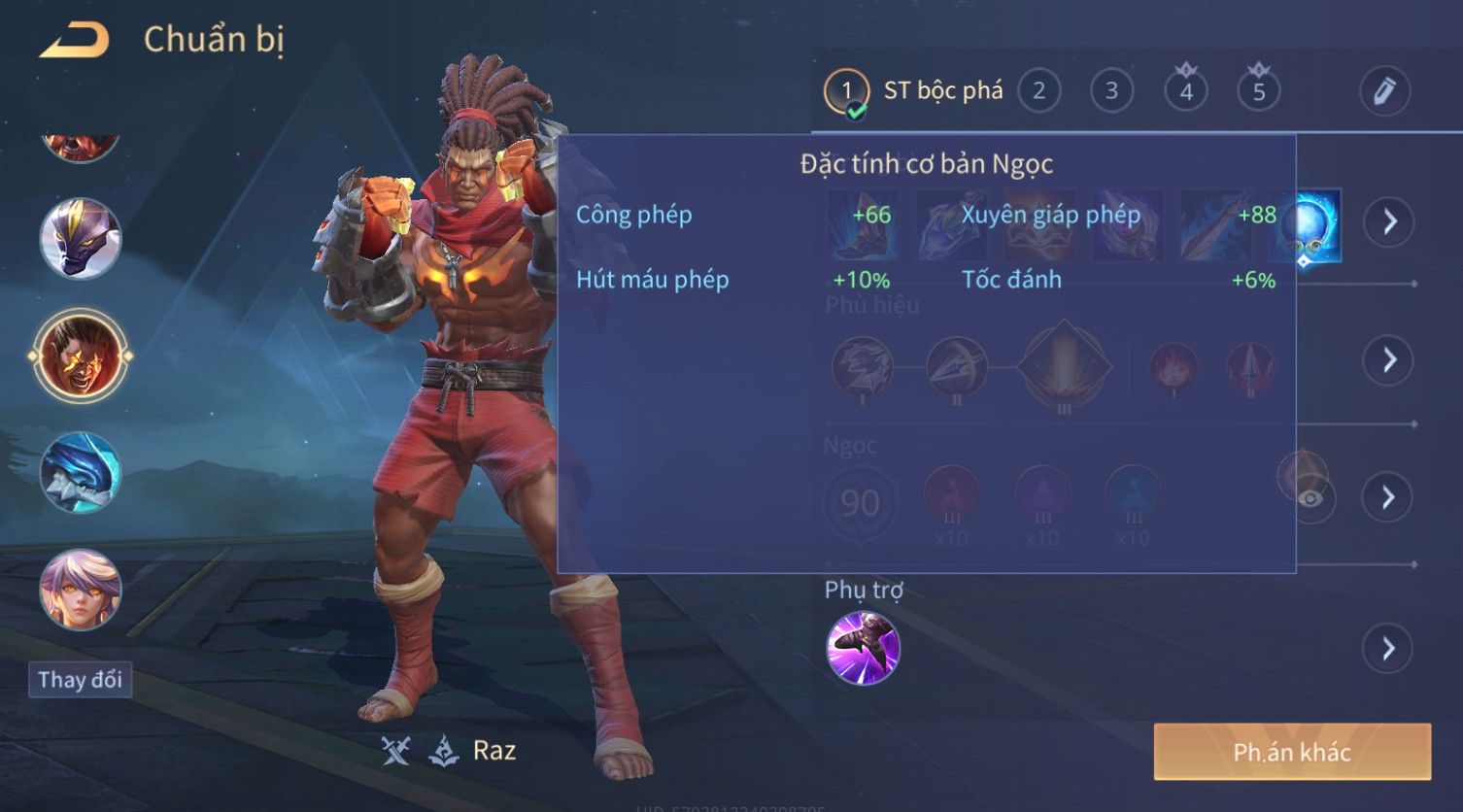Choose locked preset slot 5

pos(1258,91)
